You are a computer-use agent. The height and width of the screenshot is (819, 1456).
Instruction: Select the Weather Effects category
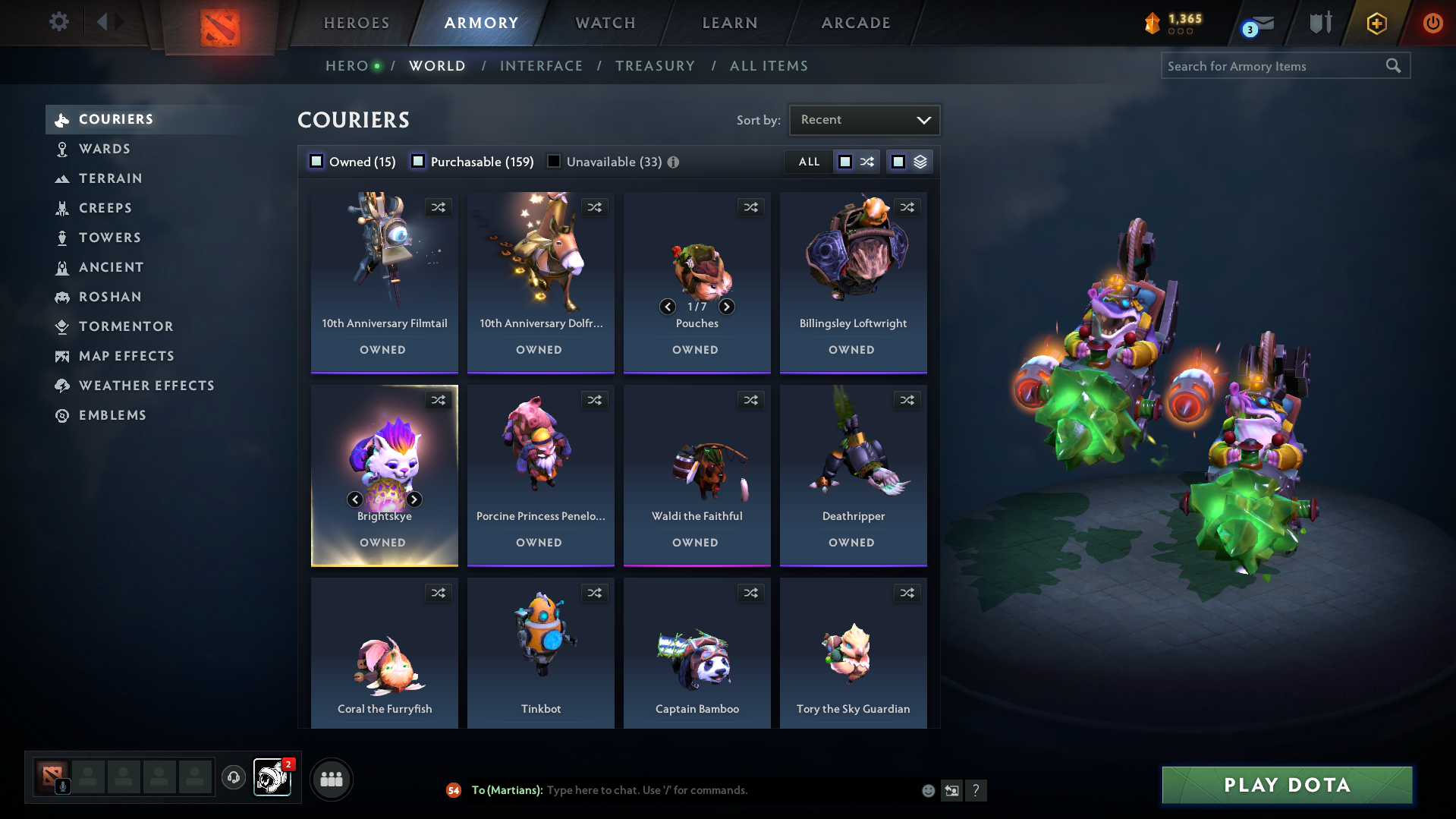pos(146,386)
